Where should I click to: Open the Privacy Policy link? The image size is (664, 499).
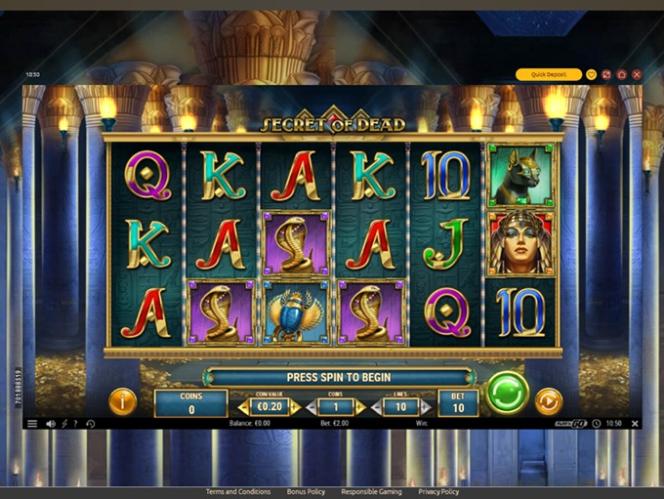point(438,492)
